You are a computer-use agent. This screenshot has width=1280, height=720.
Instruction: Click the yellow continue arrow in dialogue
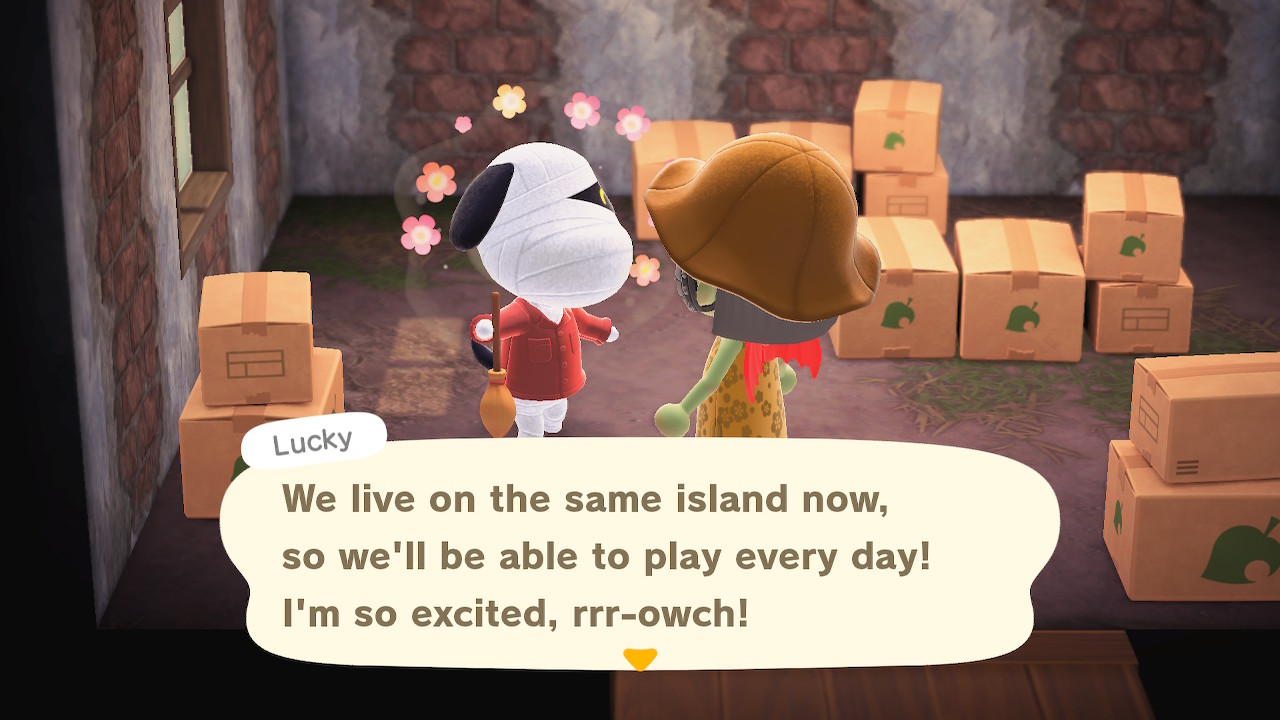click(639, 659)
